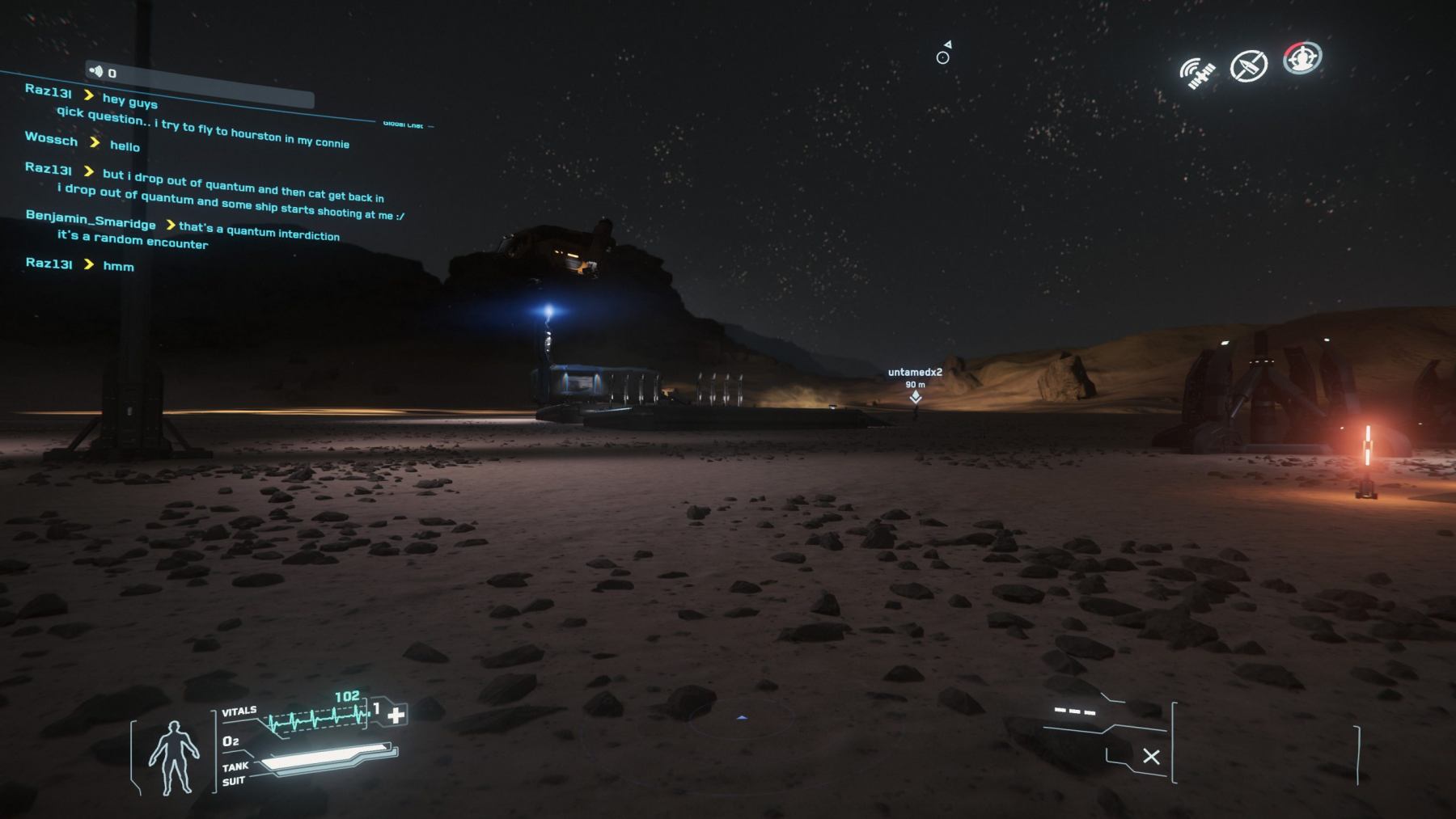Viewport: 1456px width, 819px height.
Task: Click the satellite signal icon
Action: 1197,74
